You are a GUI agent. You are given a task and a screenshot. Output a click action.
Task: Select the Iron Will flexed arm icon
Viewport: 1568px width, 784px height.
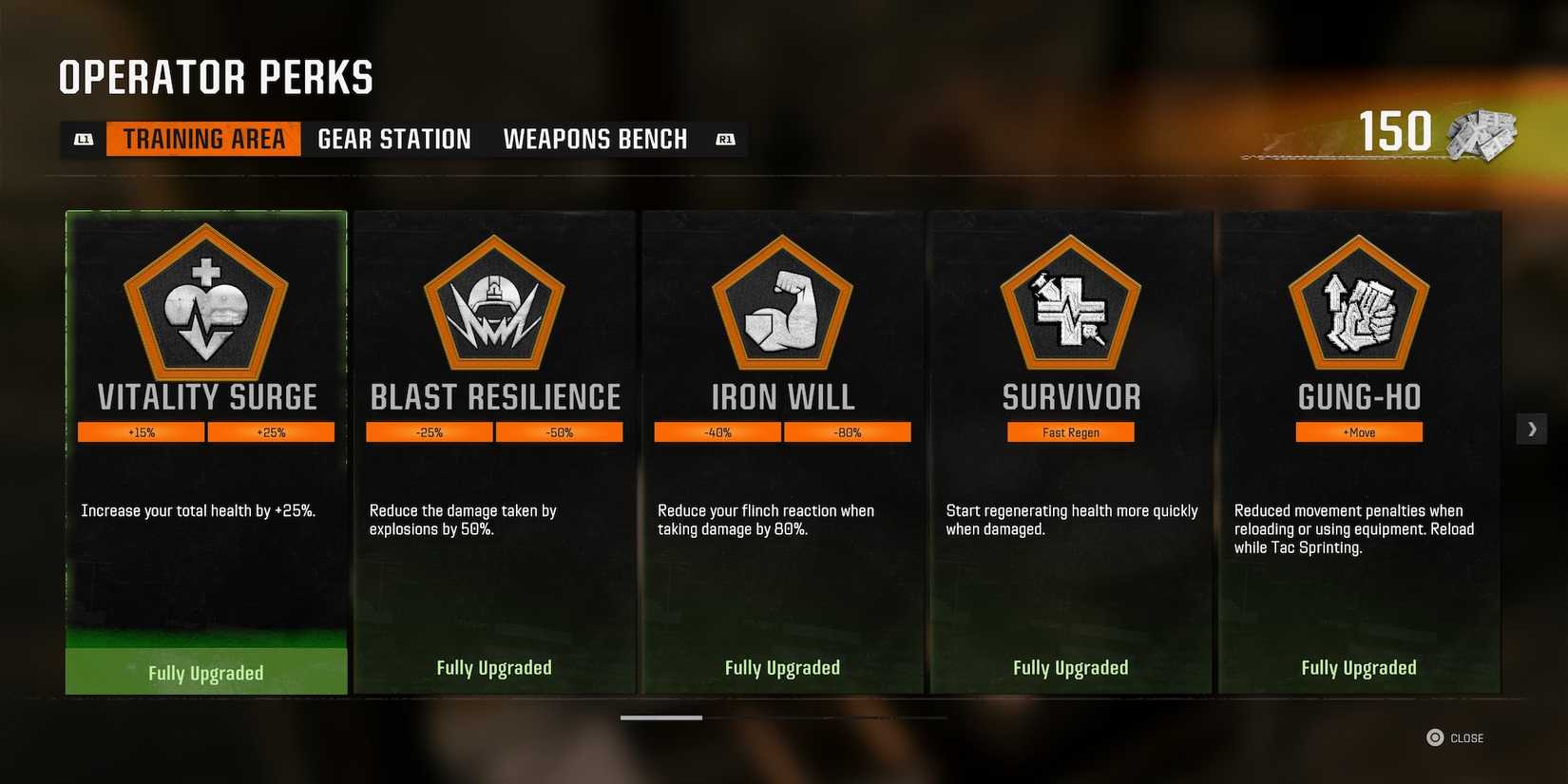[x=782, y=304]
